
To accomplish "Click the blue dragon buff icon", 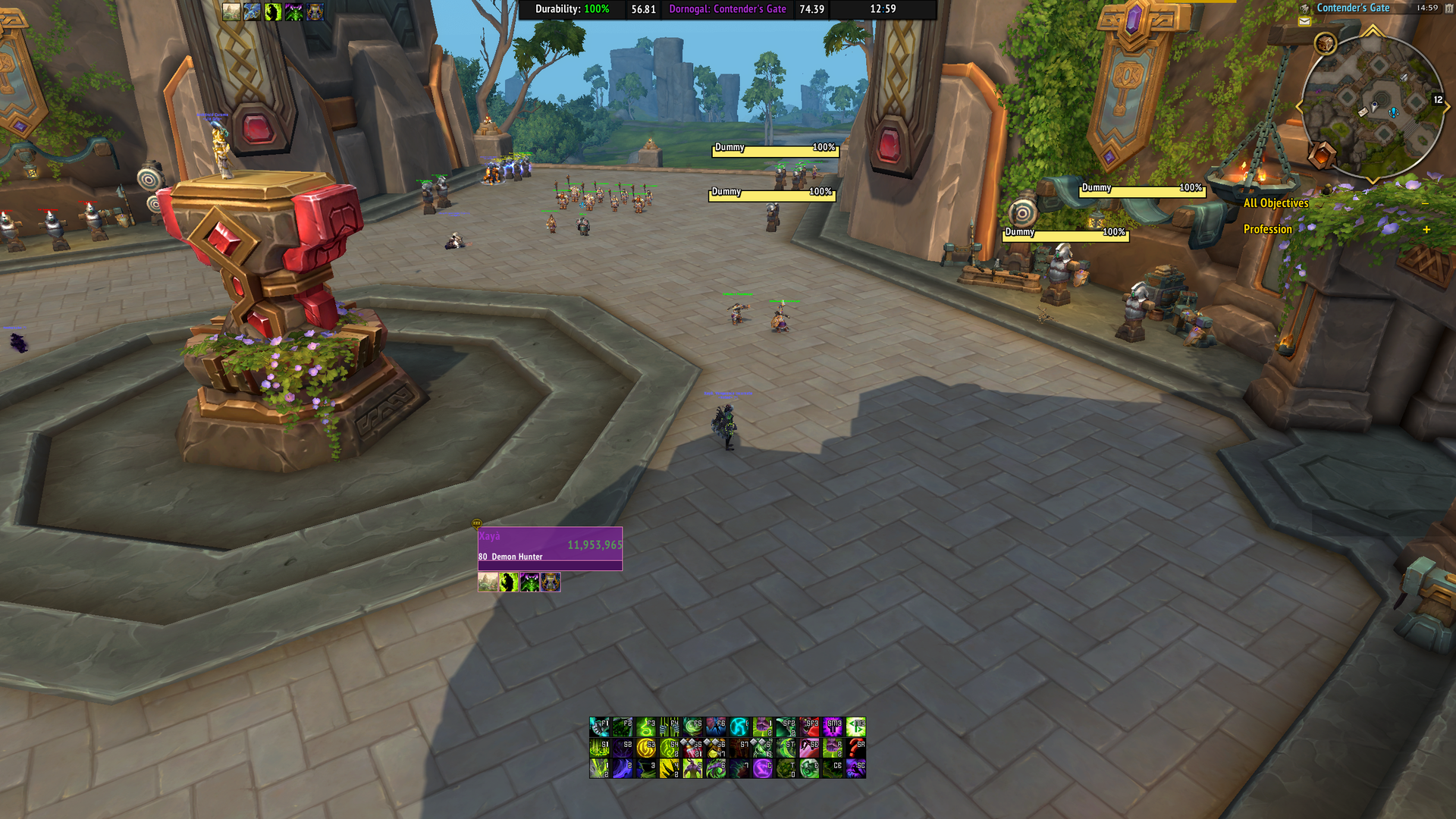I will [252, 11].
